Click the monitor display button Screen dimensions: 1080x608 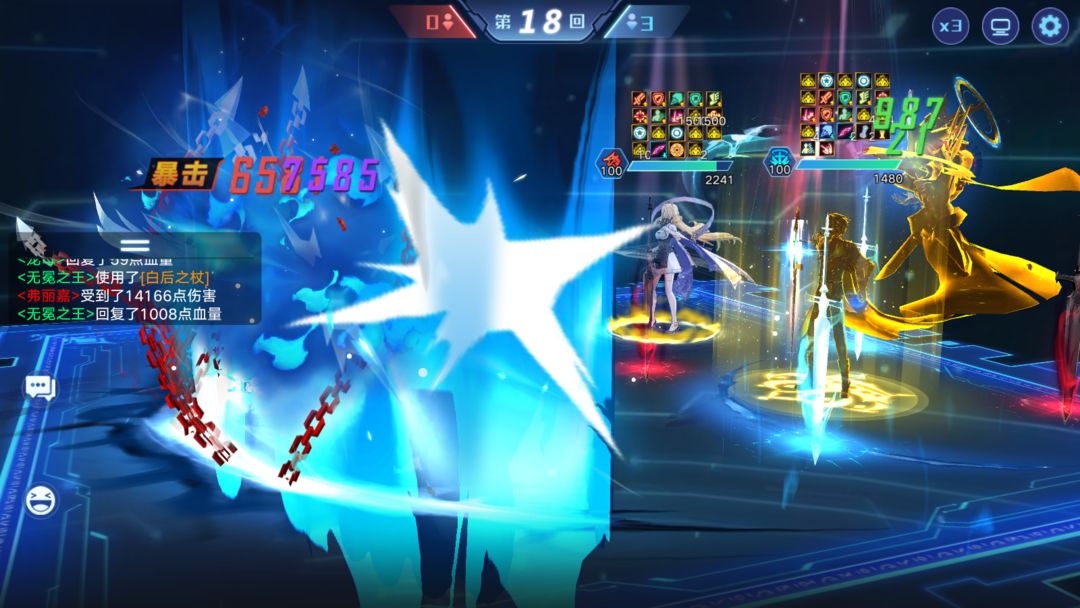1000,25
